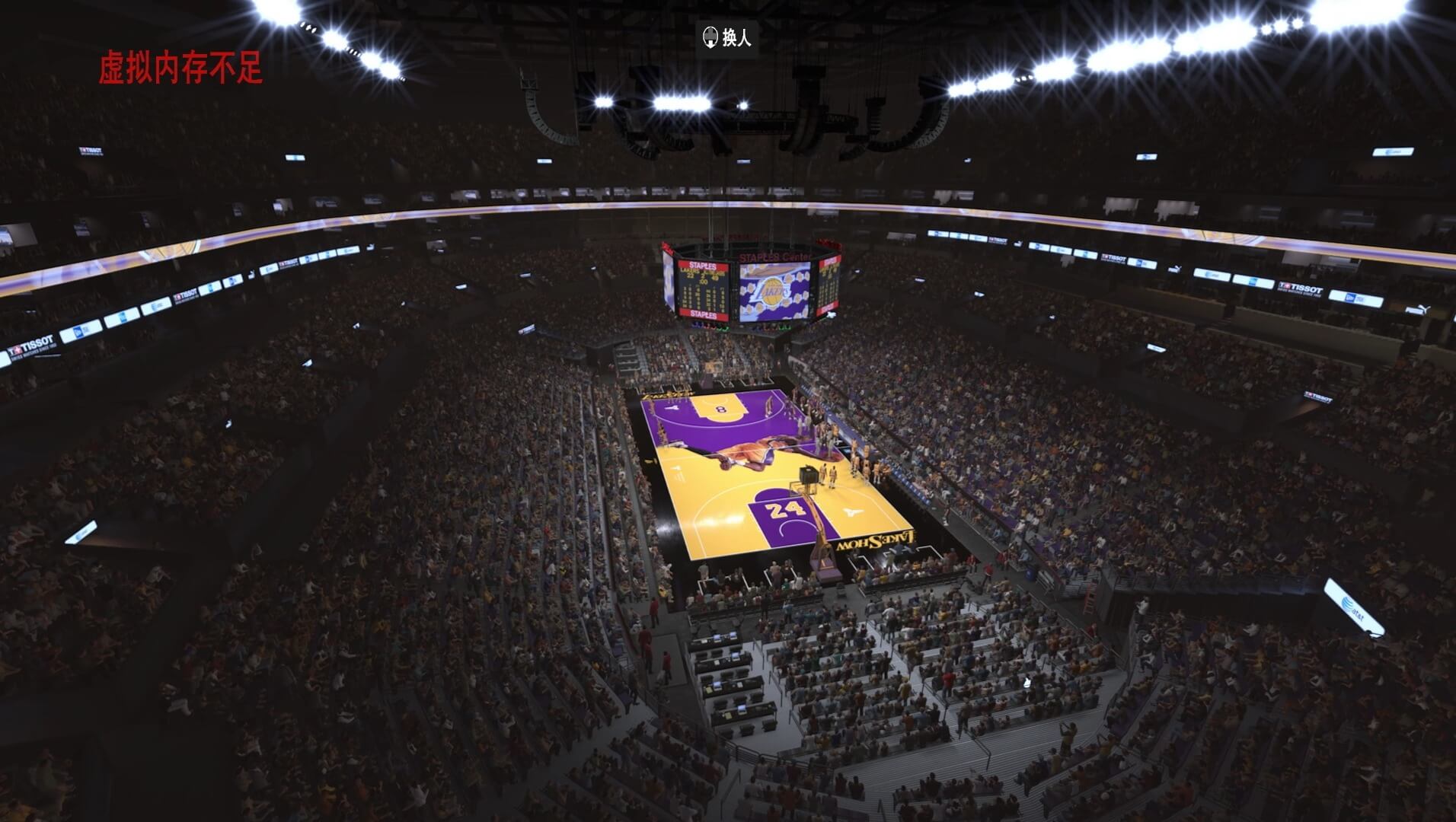Toggle the right scoreboard stats panel

[829, 288]
